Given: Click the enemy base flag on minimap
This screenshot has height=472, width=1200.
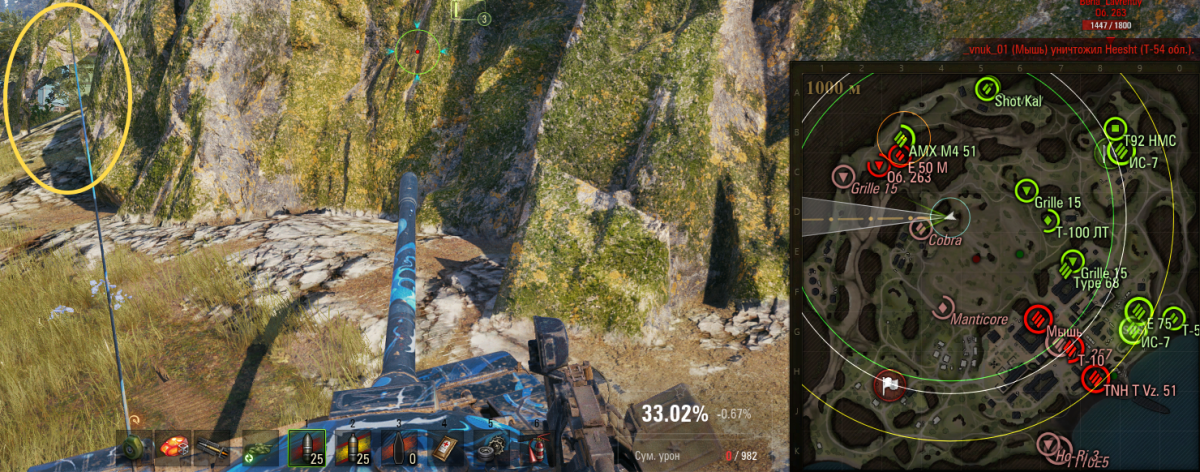Looking at the screenshot, I should pos(889,383).
